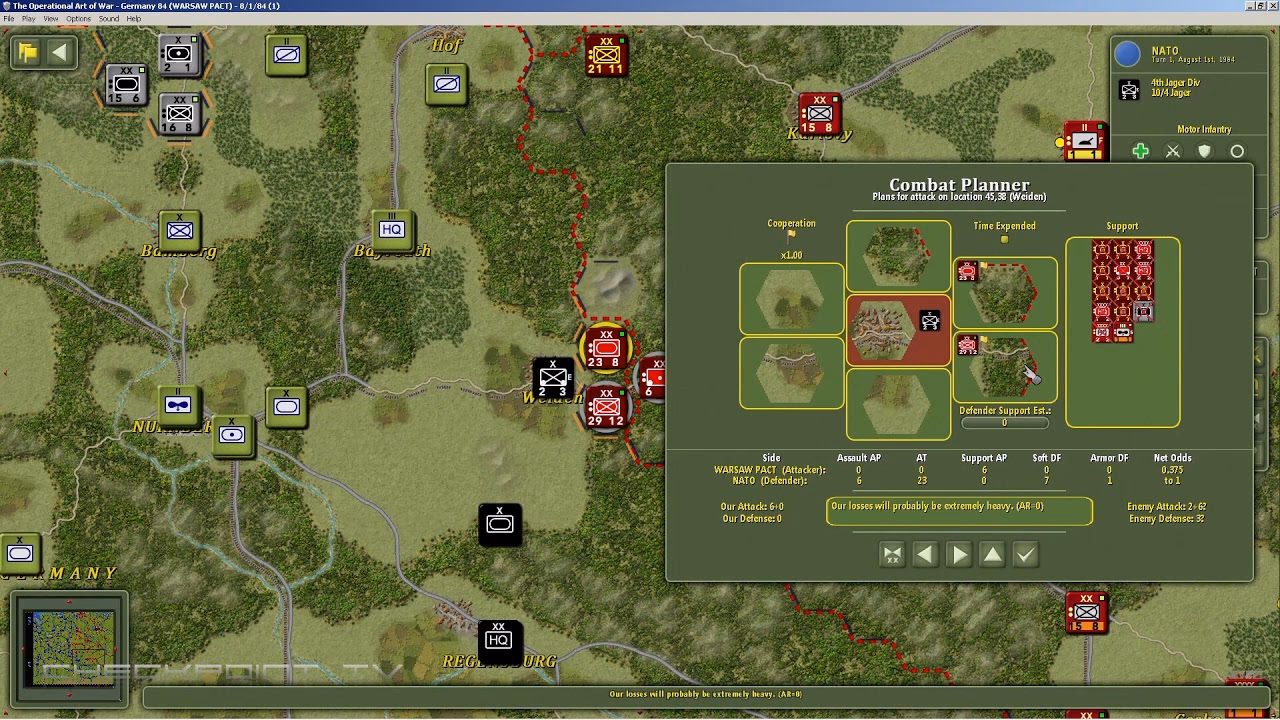This screenshot has height=720, width=1280.
Task: Select the crossed swords attack icon
Action: point(1173,151)
